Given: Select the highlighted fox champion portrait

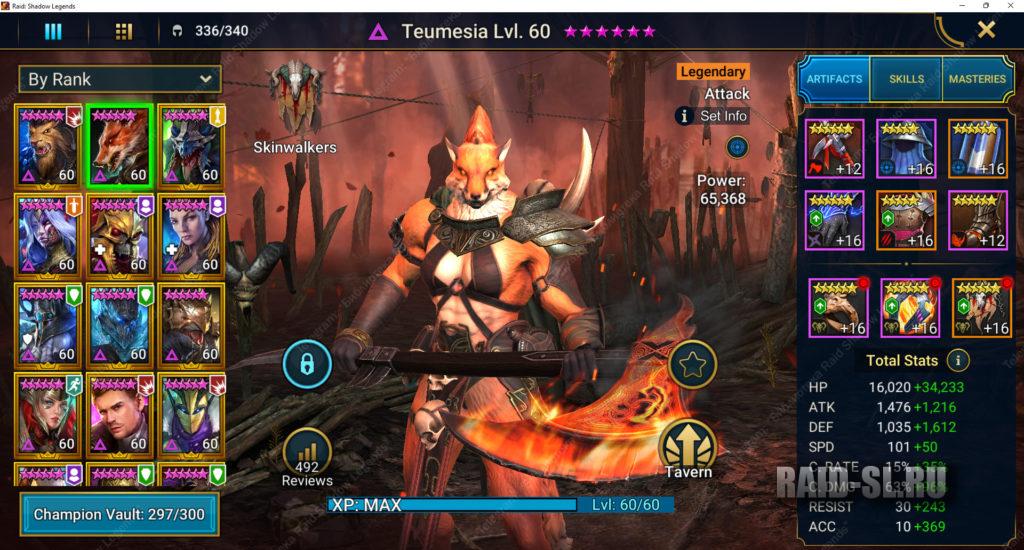Looking at the screenshot, I should (x=120, y=145).
